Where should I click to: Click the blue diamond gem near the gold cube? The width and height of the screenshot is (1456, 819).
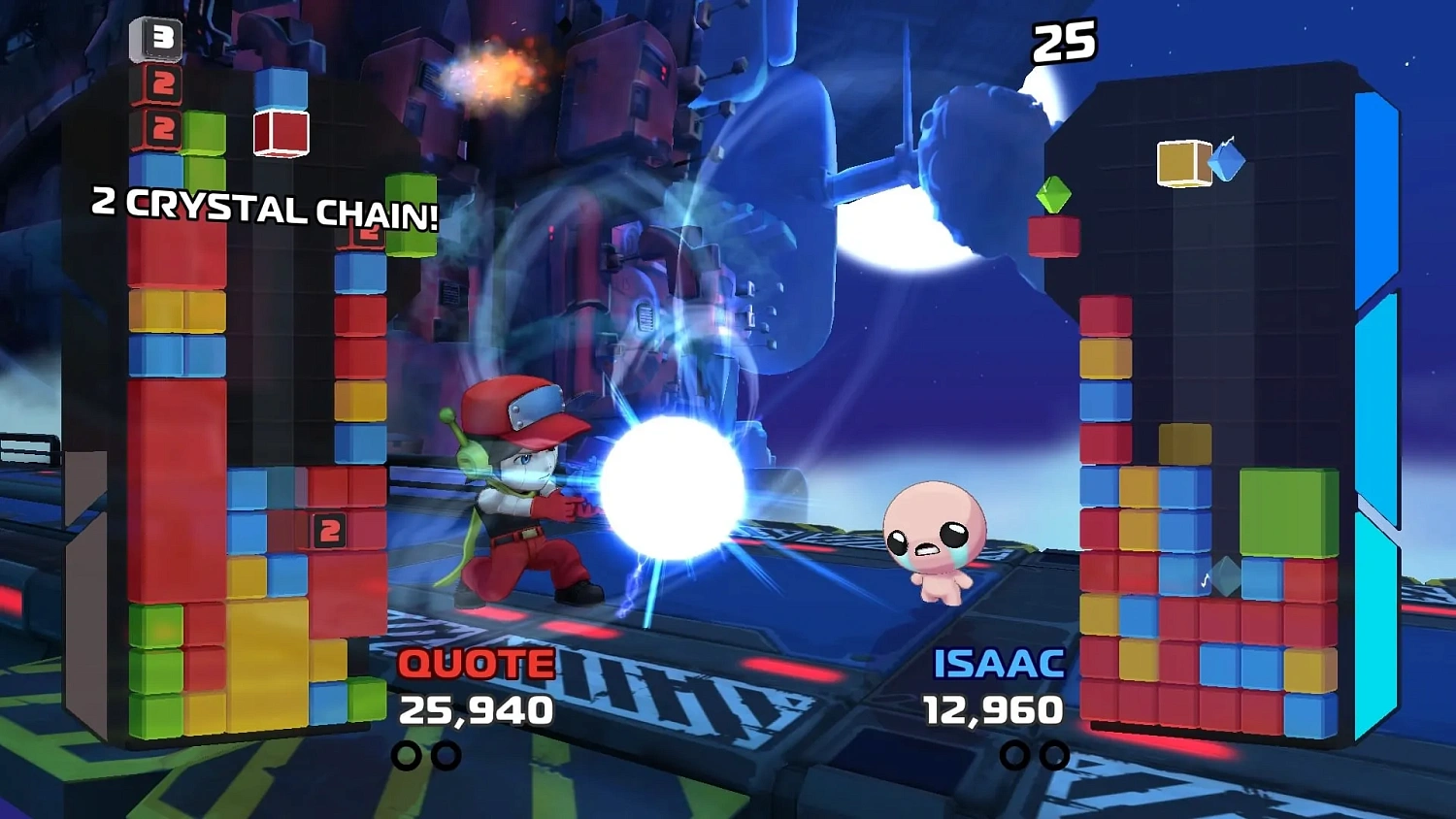1227,163
